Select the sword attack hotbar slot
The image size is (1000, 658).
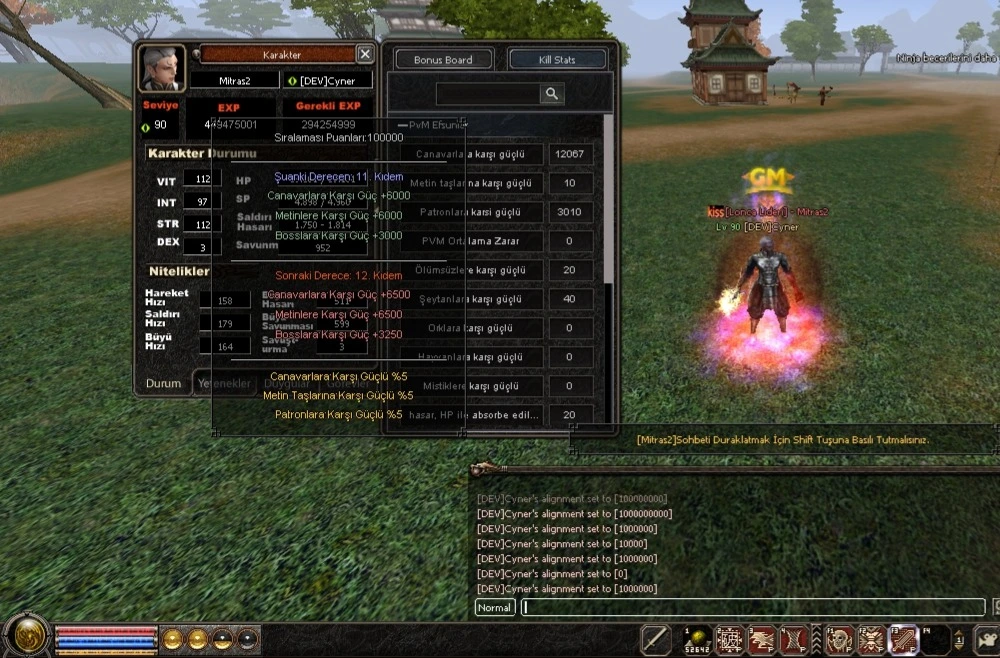point(656,638)
